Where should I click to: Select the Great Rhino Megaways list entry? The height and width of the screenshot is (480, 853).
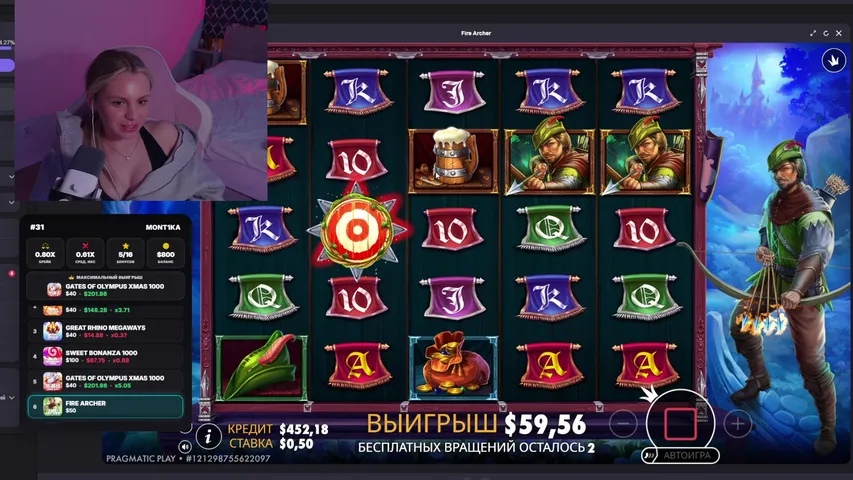click(x=105, y=331)
